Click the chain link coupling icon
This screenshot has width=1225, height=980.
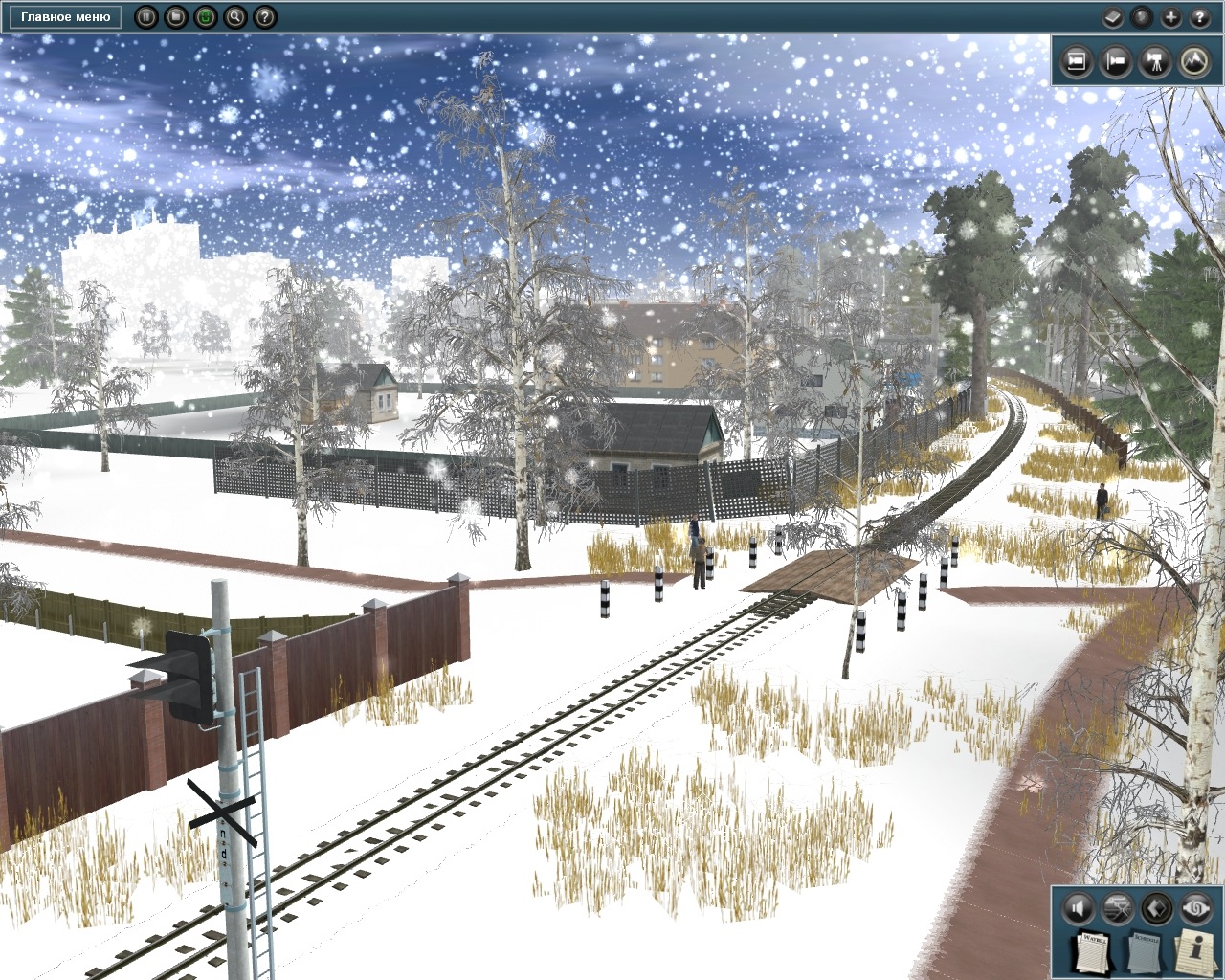click(x=1195, y=907)
